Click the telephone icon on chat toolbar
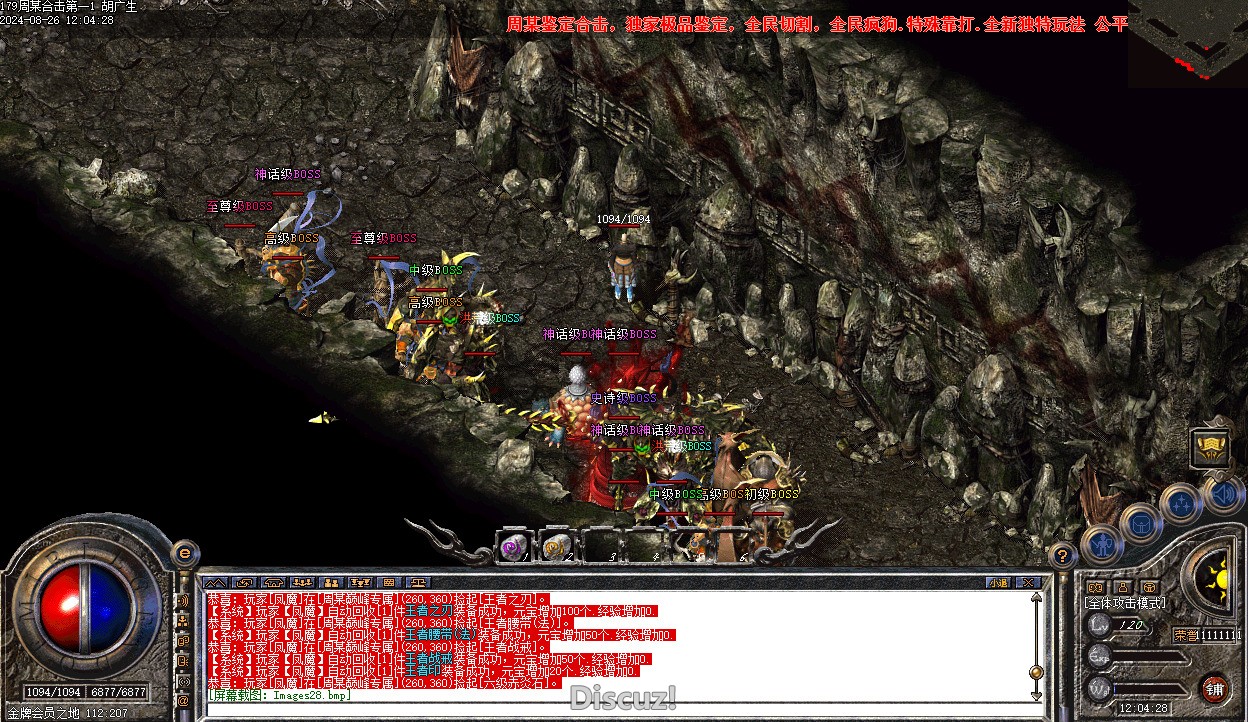The image size is (1248, 722). tap(273, 582)
